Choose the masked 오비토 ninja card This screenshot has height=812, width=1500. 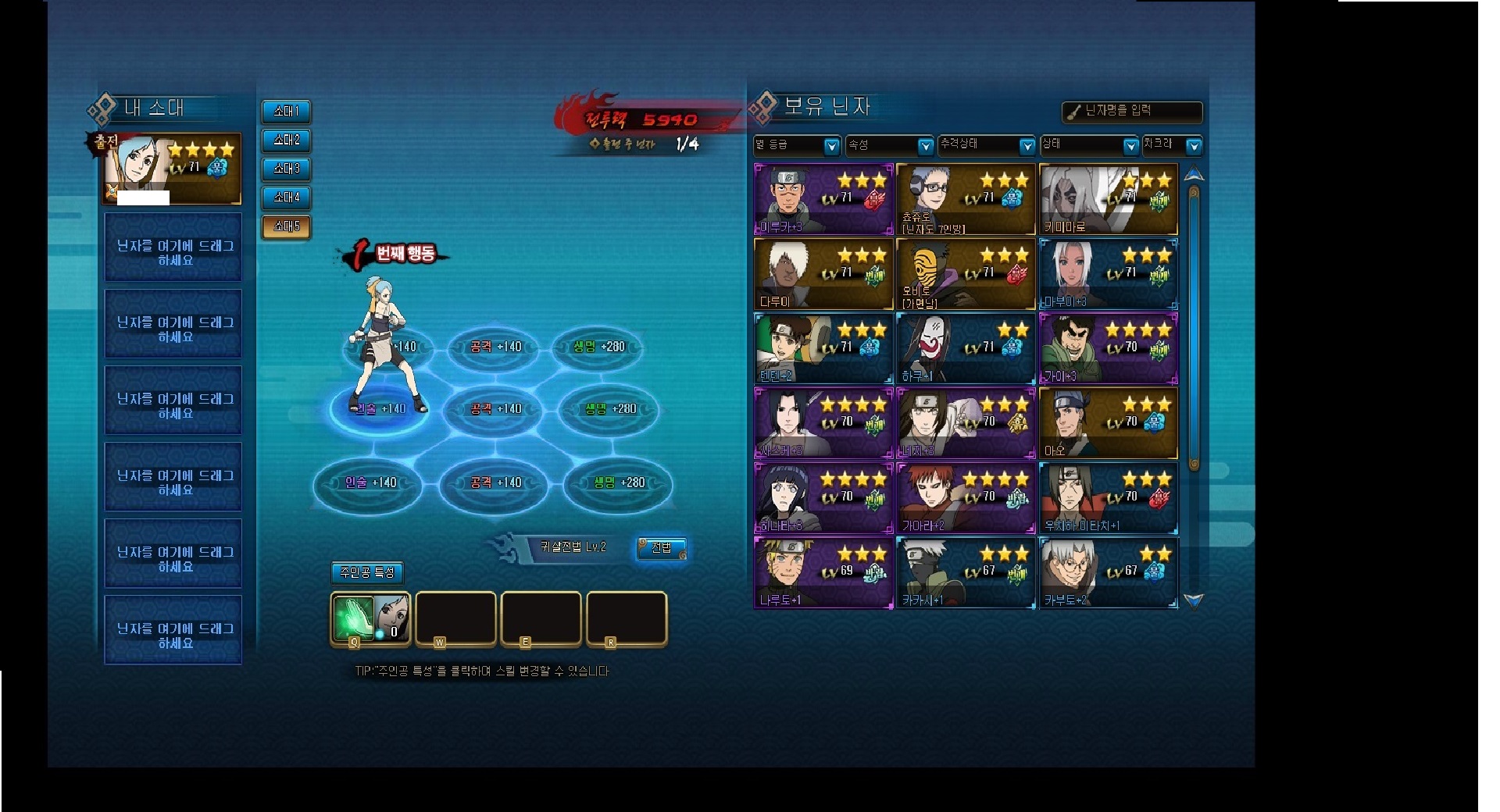tap(966, 274)
